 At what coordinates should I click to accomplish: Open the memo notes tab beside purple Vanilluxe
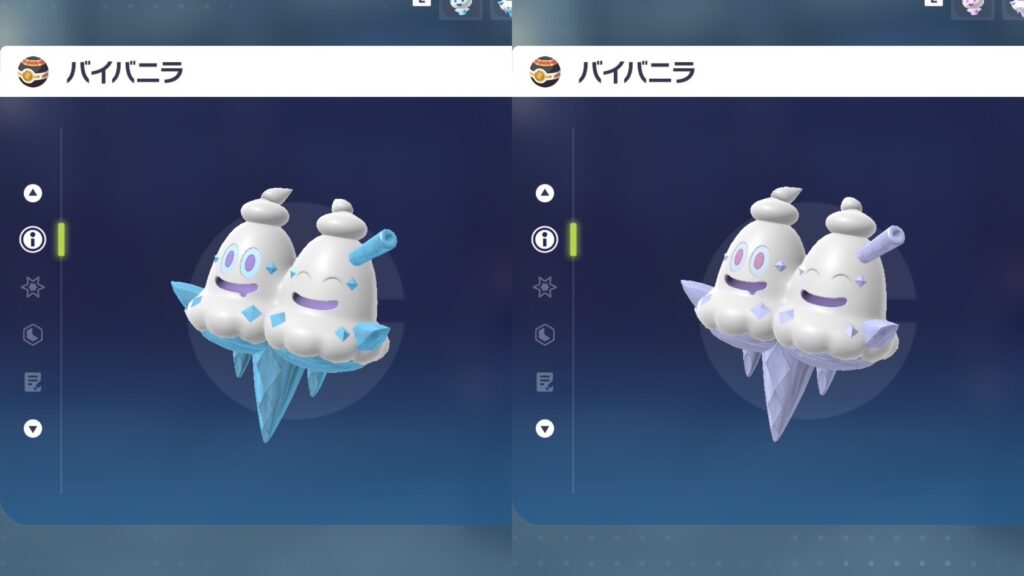(545, 381)
